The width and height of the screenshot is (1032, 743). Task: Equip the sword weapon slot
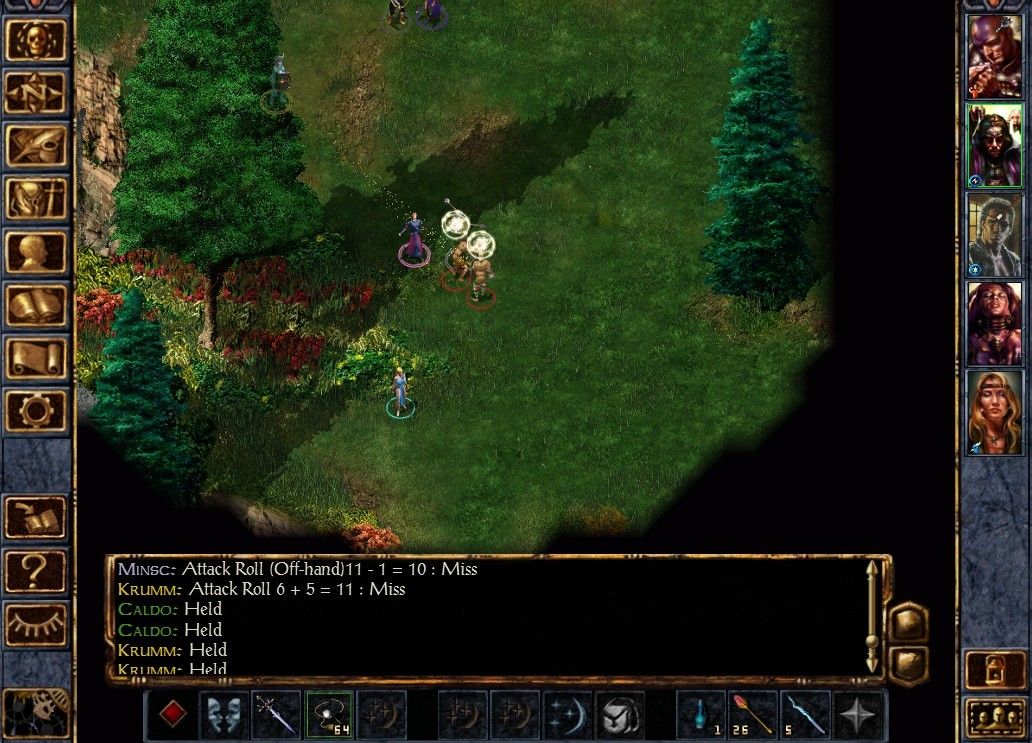[277, 715]
